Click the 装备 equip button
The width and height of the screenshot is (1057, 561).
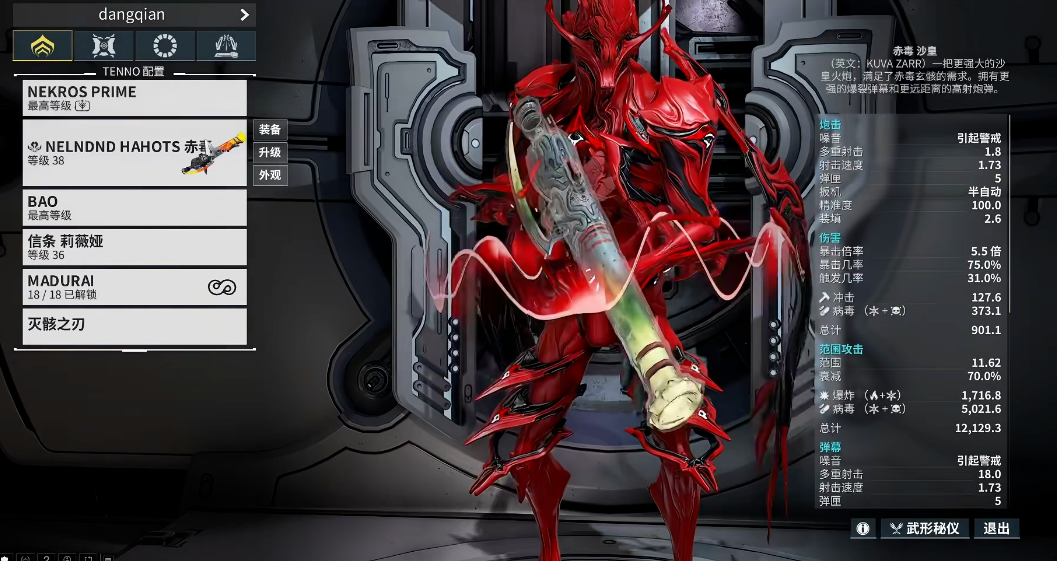tap(270, 129)
